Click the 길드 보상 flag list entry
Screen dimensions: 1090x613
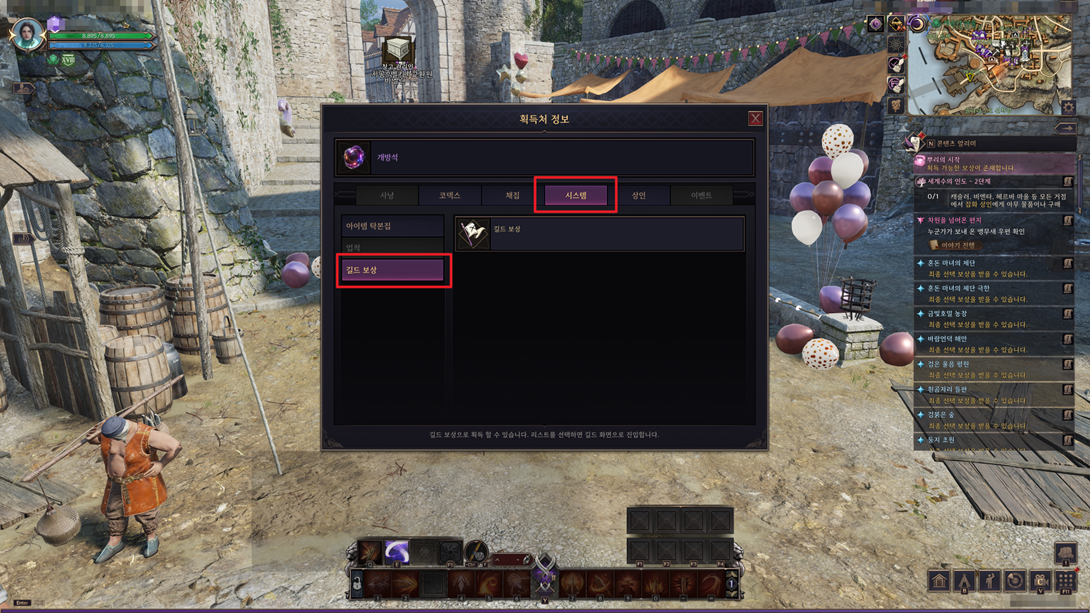[x=599, y=234]
